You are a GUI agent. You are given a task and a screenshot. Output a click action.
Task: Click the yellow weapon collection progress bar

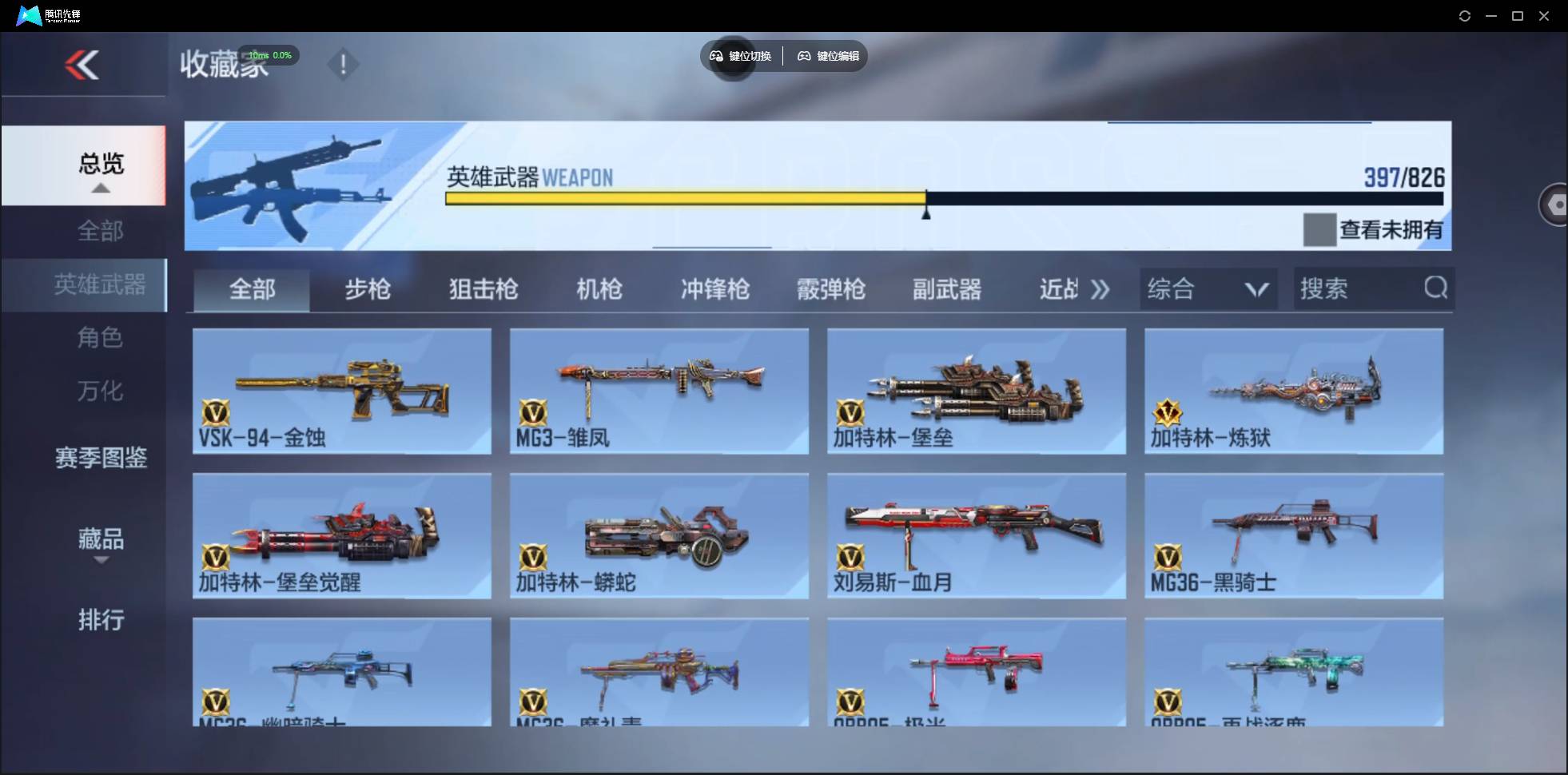click(x=685, y=197)
